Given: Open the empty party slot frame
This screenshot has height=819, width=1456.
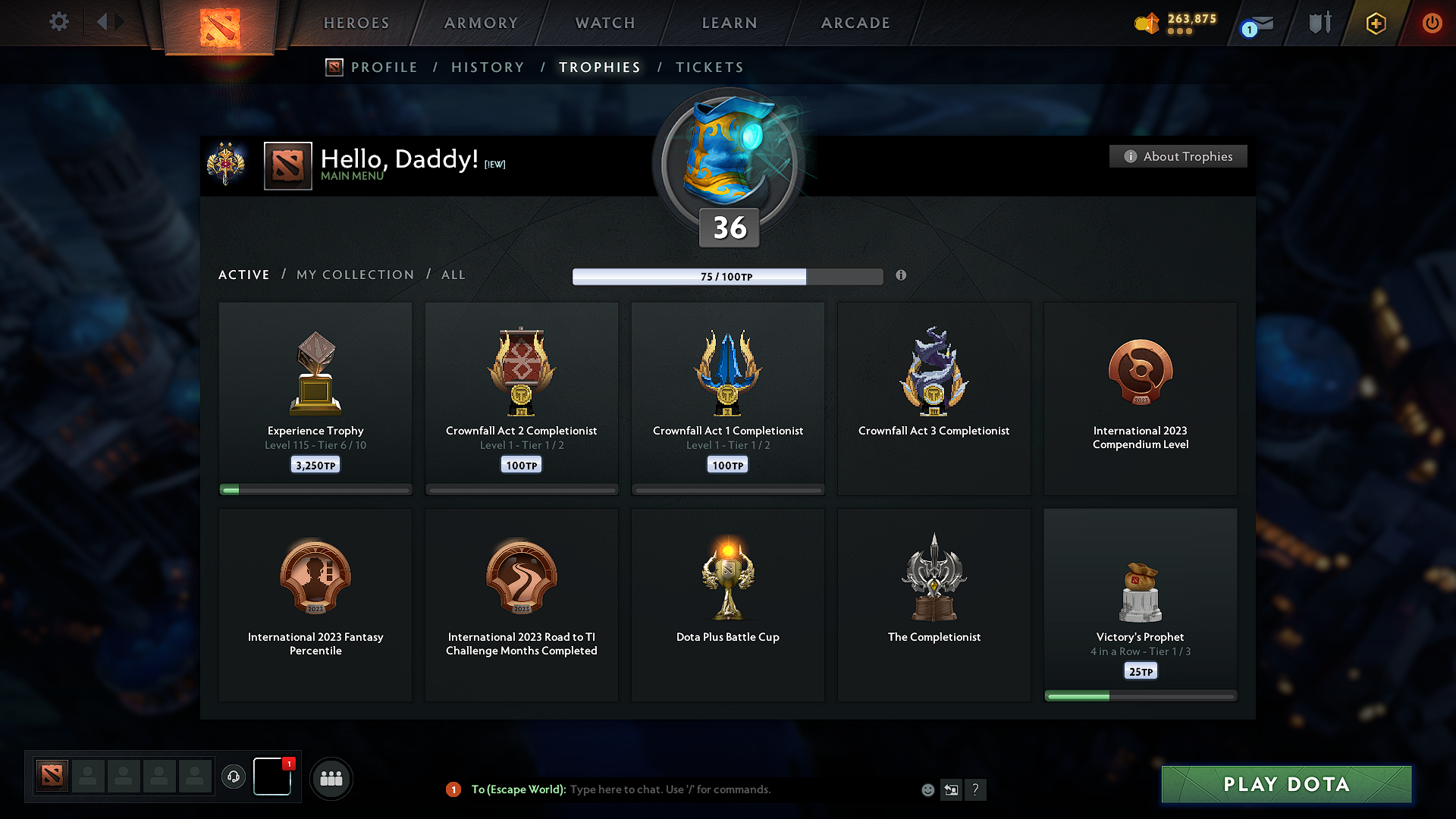Looking at the screenshot, I should 88,776.
